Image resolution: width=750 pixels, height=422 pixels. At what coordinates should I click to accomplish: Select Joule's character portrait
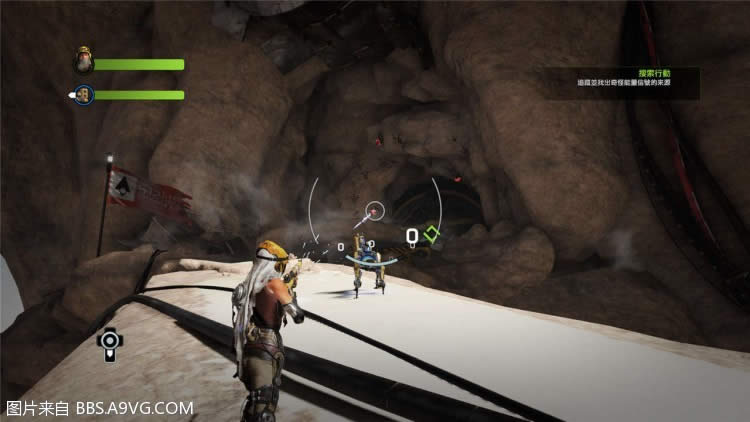(83, 63)
